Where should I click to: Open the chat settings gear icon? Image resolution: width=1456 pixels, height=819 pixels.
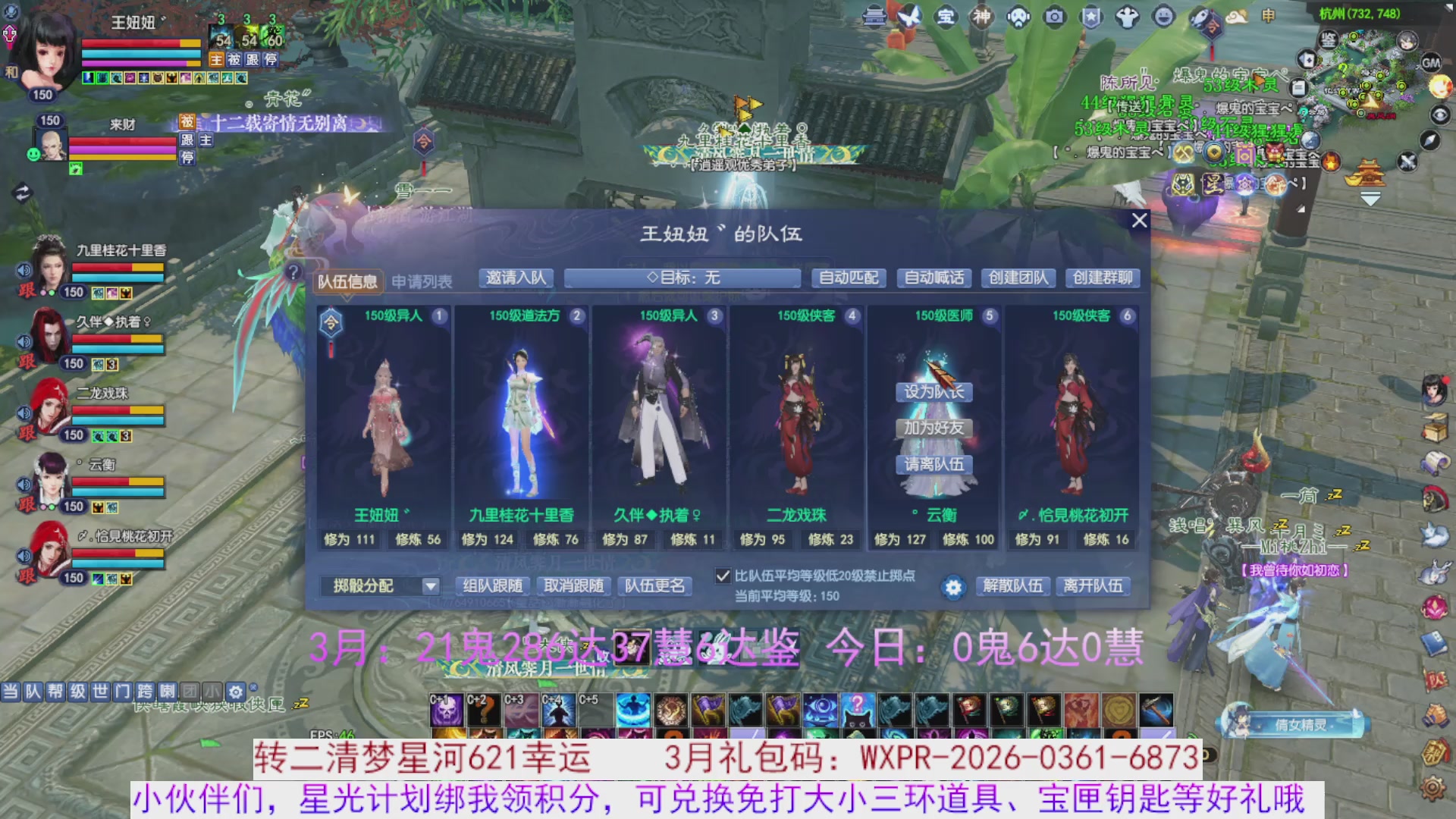[x=237, y=692]
